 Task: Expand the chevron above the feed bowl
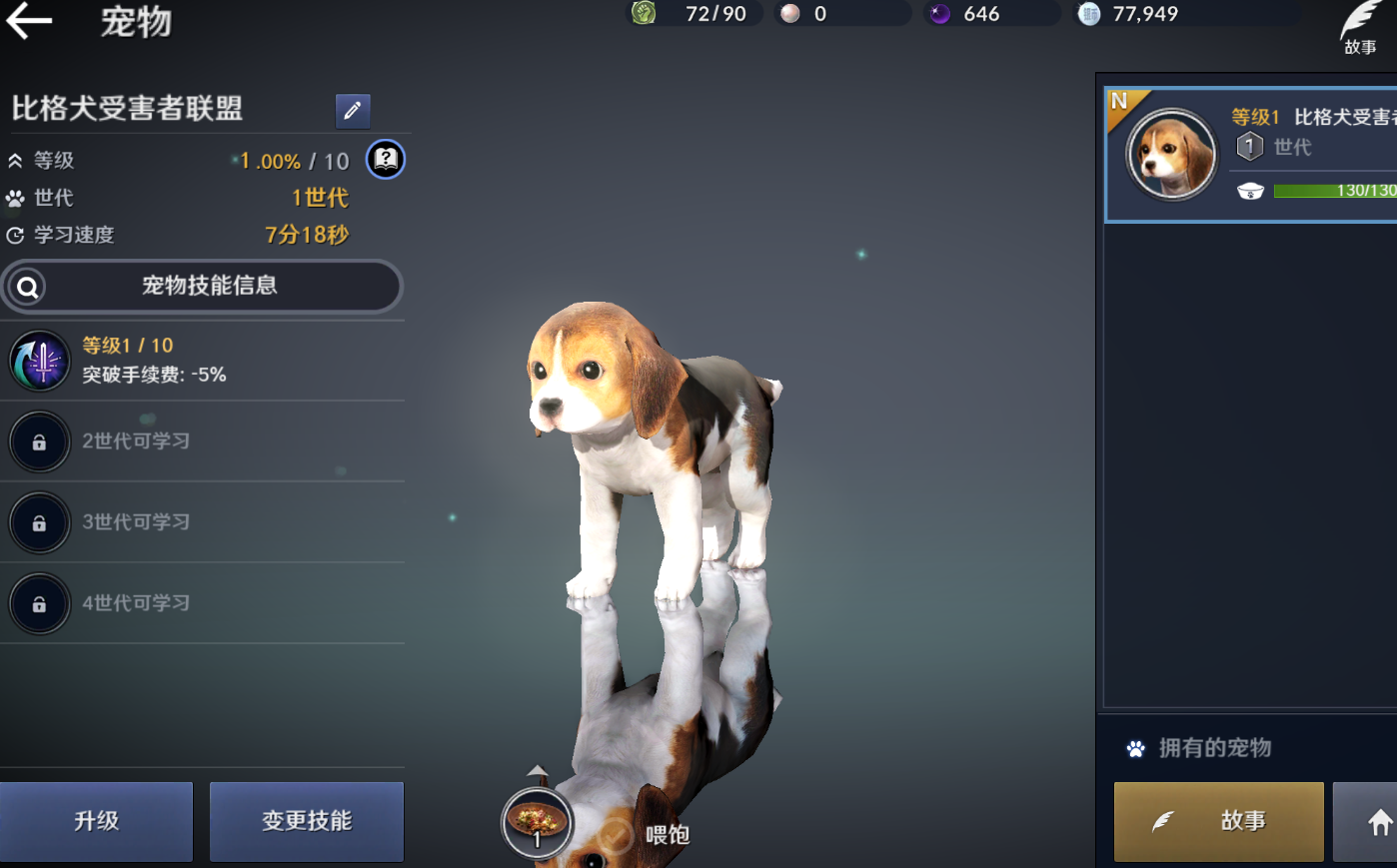pyautogui.click(x=538, y=770)
